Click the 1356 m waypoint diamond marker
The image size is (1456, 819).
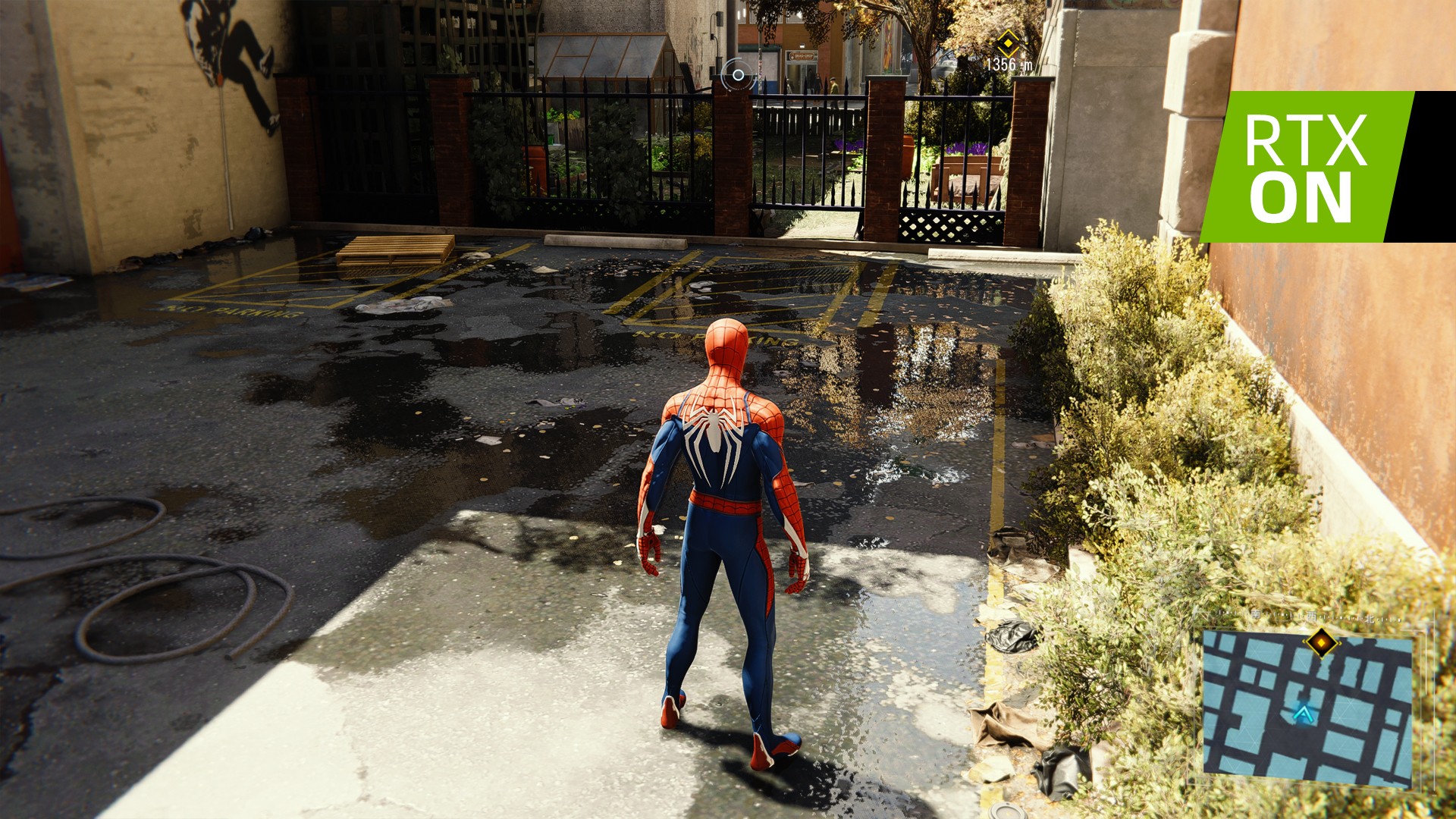1006,42
